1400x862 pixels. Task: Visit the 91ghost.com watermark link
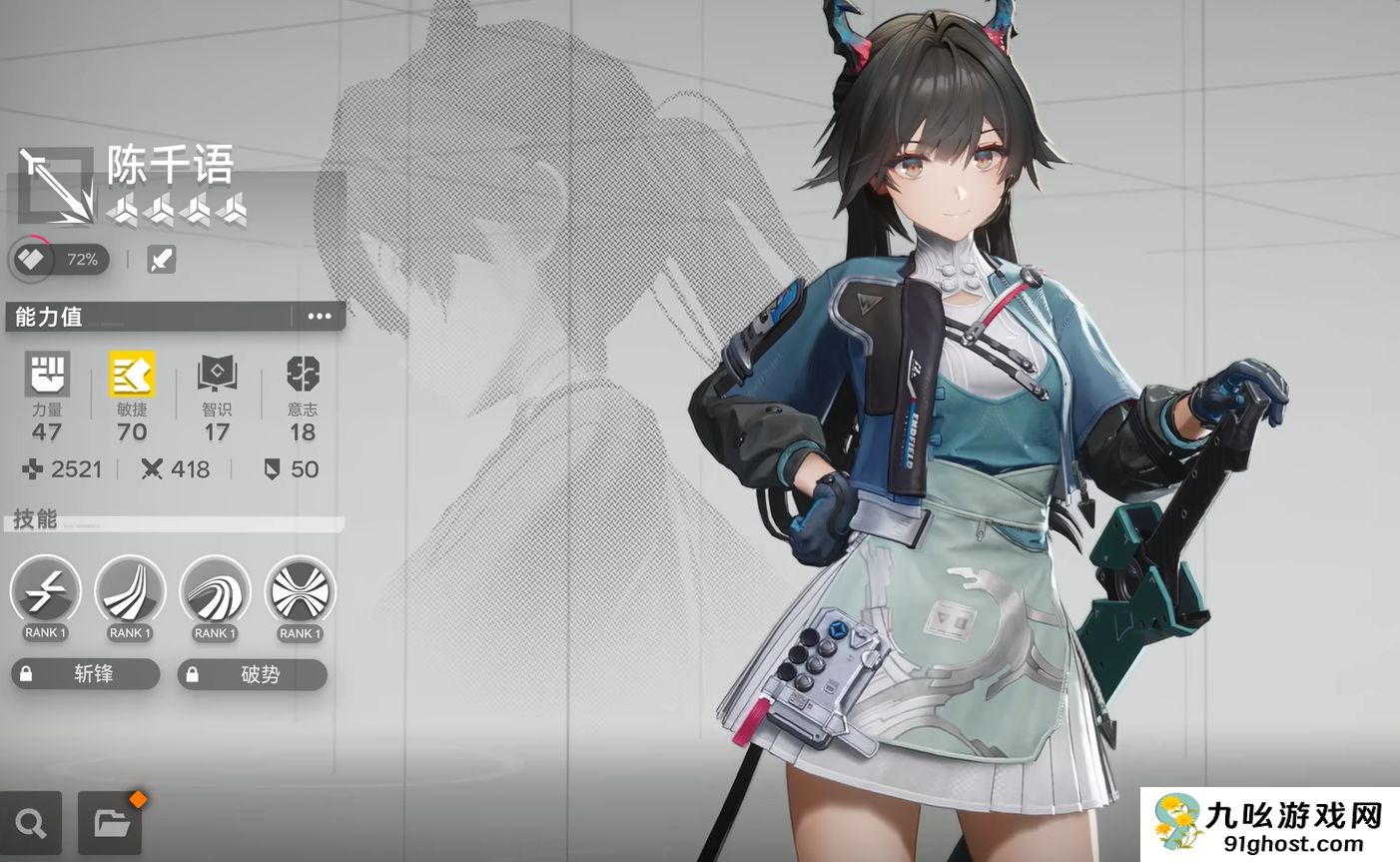[1268, 824]
